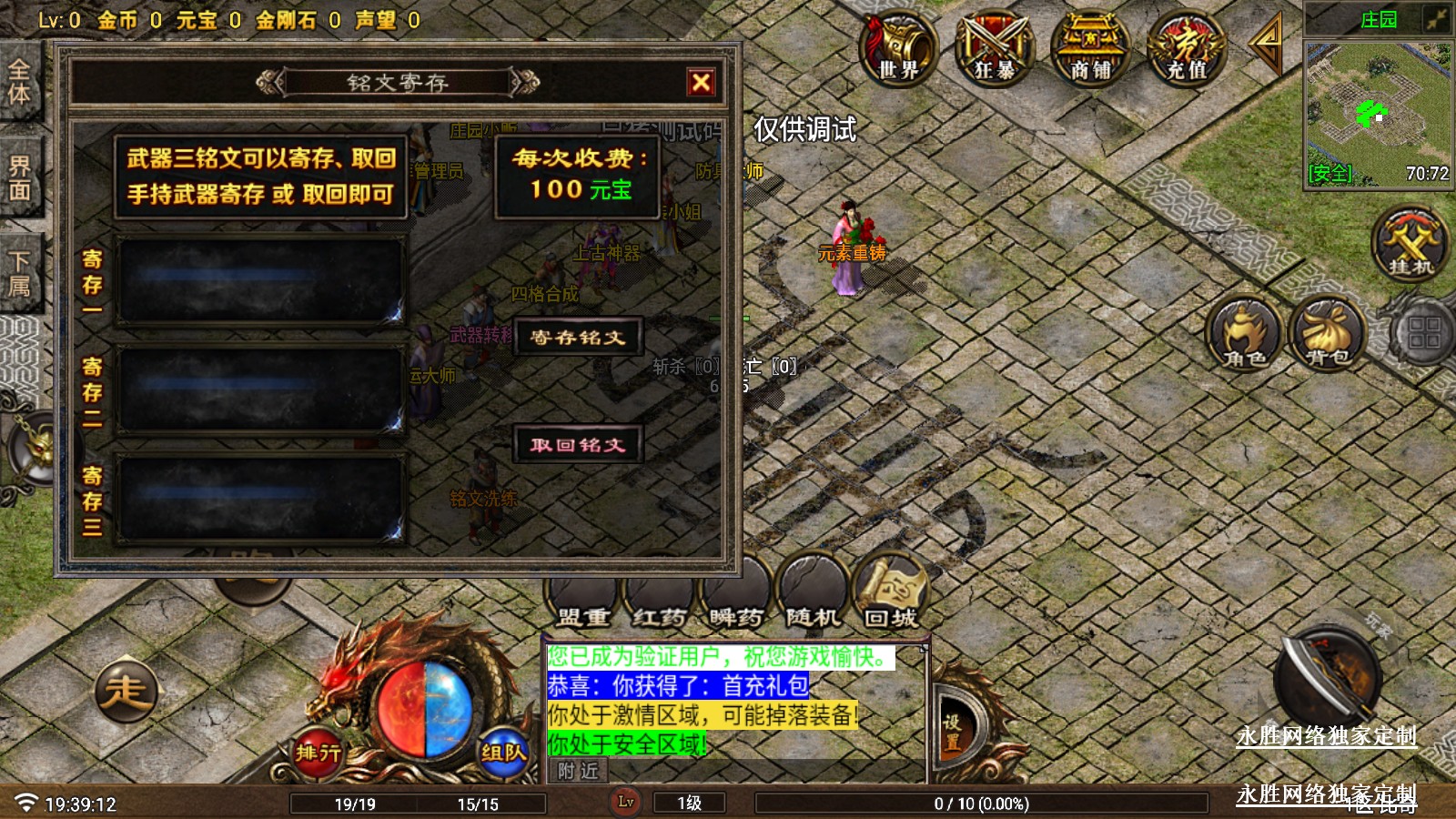Close the 铭文寄存 window

point(701,83)
